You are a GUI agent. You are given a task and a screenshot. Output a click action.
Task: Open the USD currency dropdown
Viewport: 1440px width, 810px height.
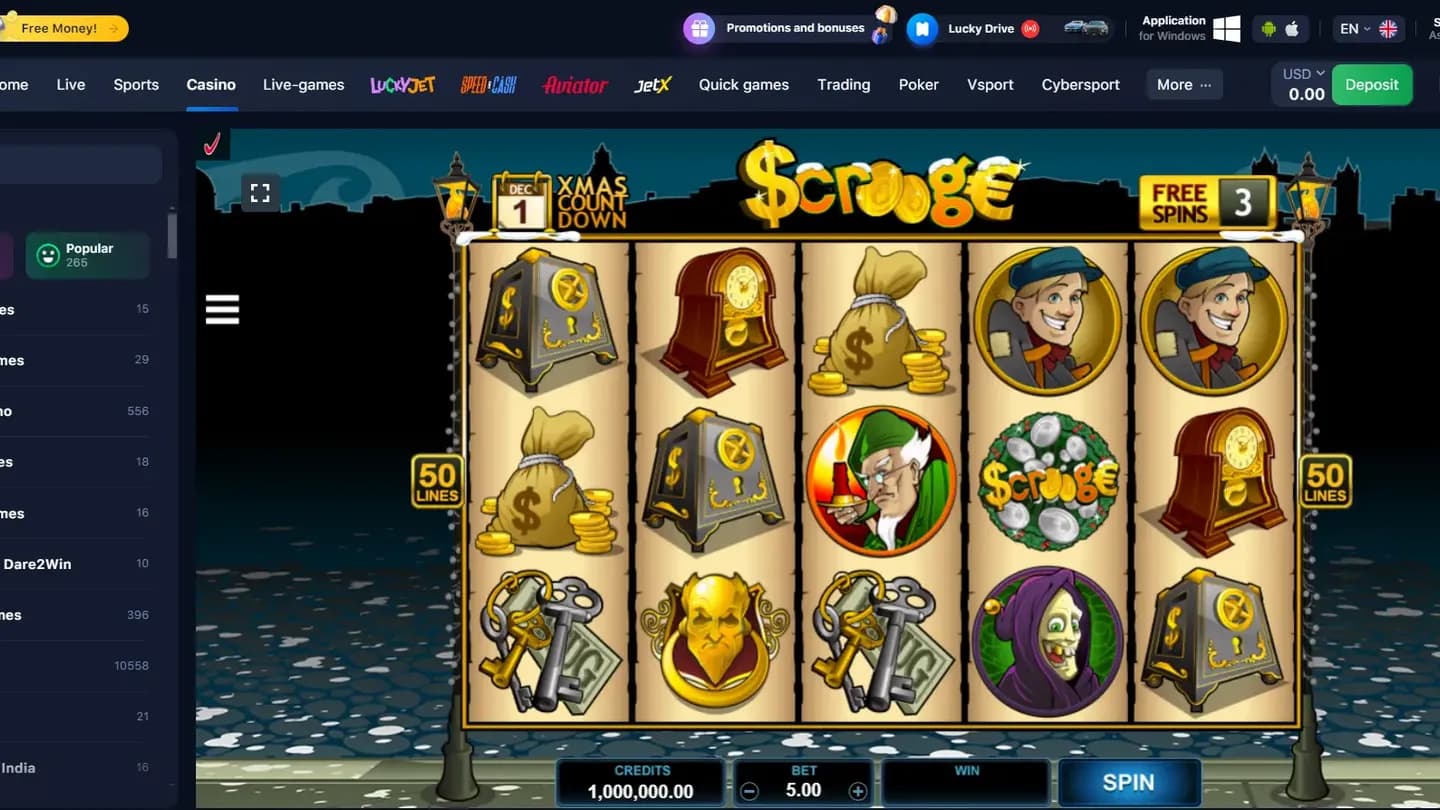click(x=1301, y=72)
